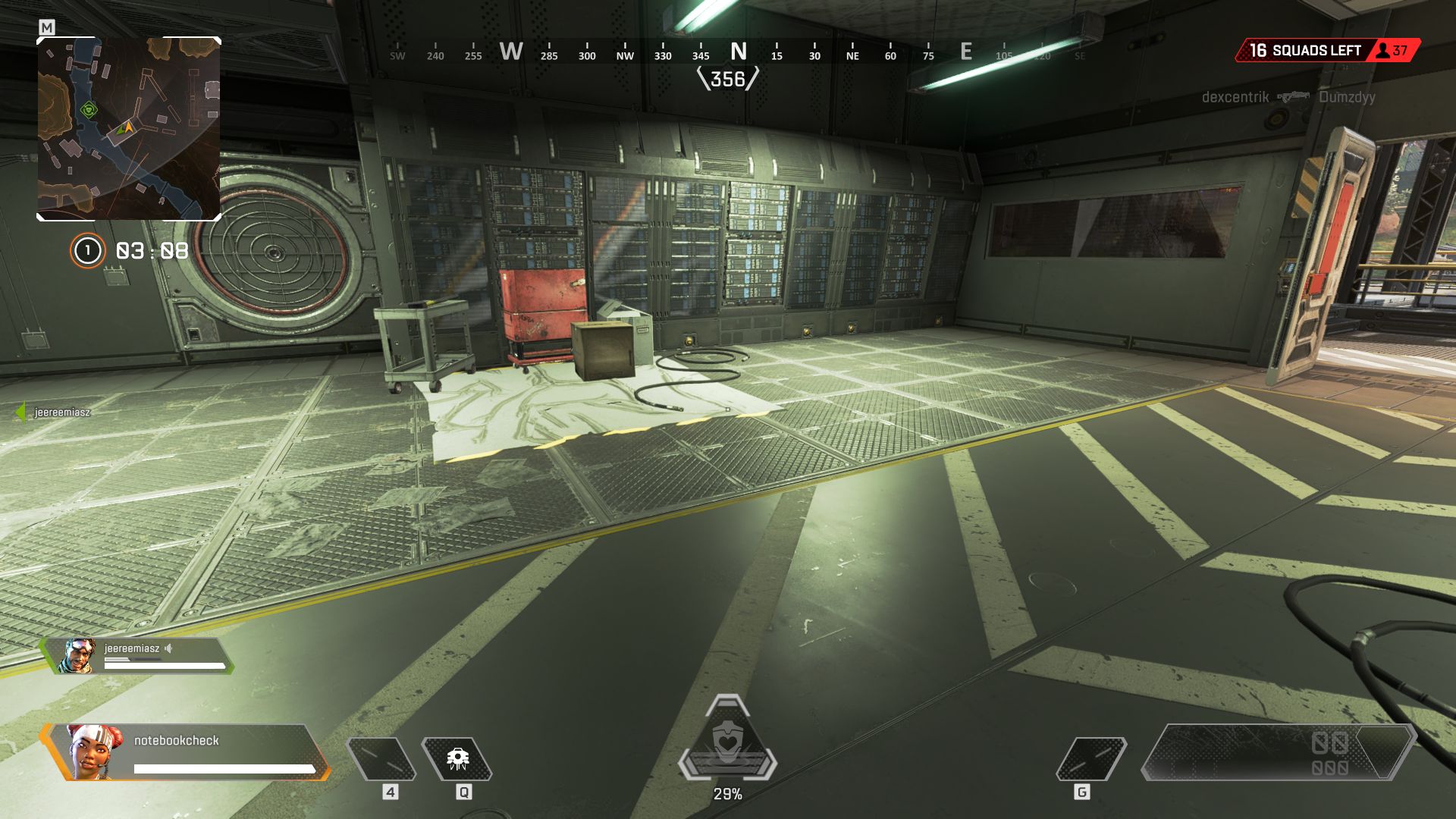The height and width of the screenshot is (819, 1456).
Task: Click the 16 Squads Left counter
Action: click(1305, 51)
